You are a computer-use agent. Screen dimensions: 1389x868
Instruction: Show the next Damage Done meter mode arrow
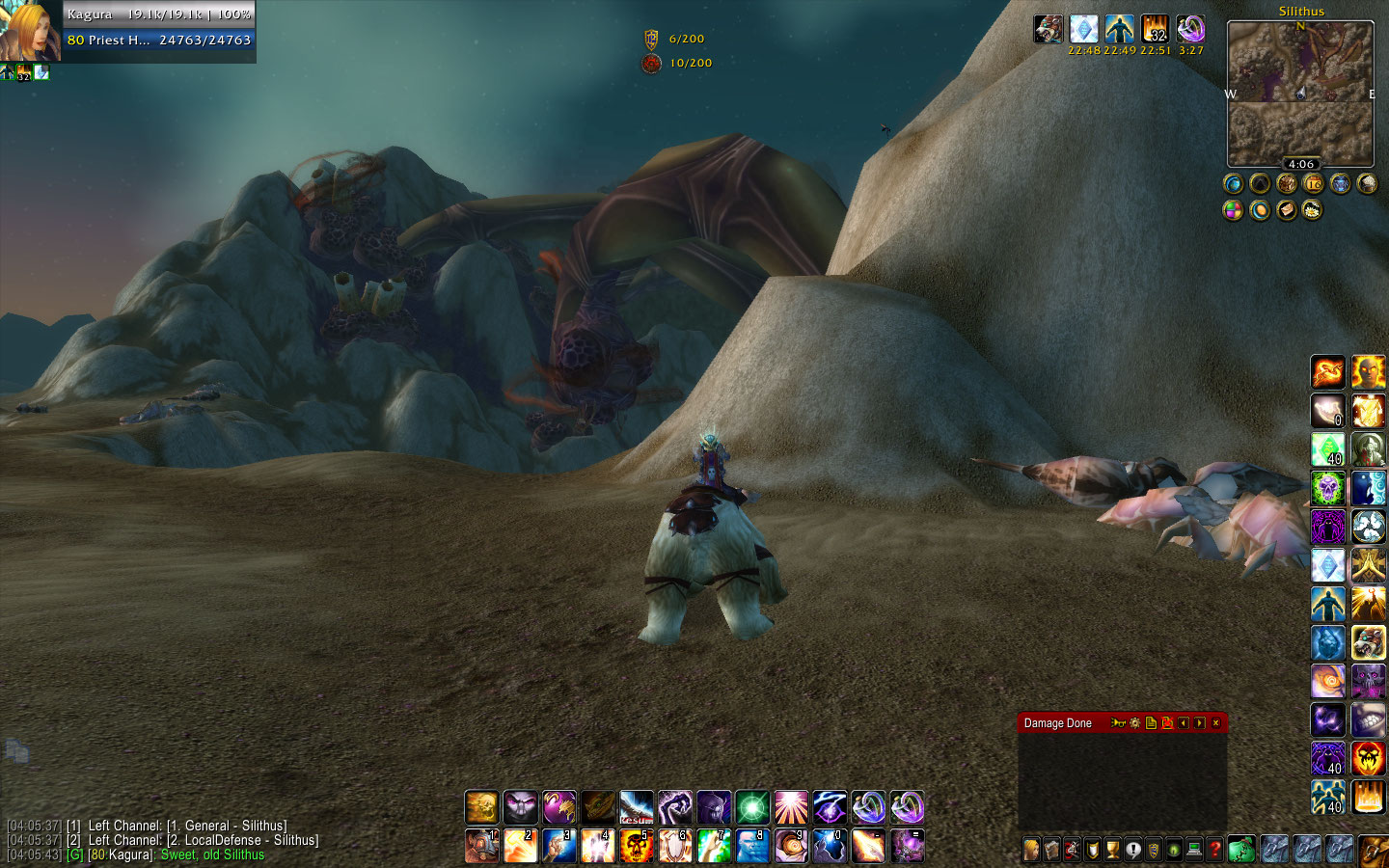[x=1199, y=723]
